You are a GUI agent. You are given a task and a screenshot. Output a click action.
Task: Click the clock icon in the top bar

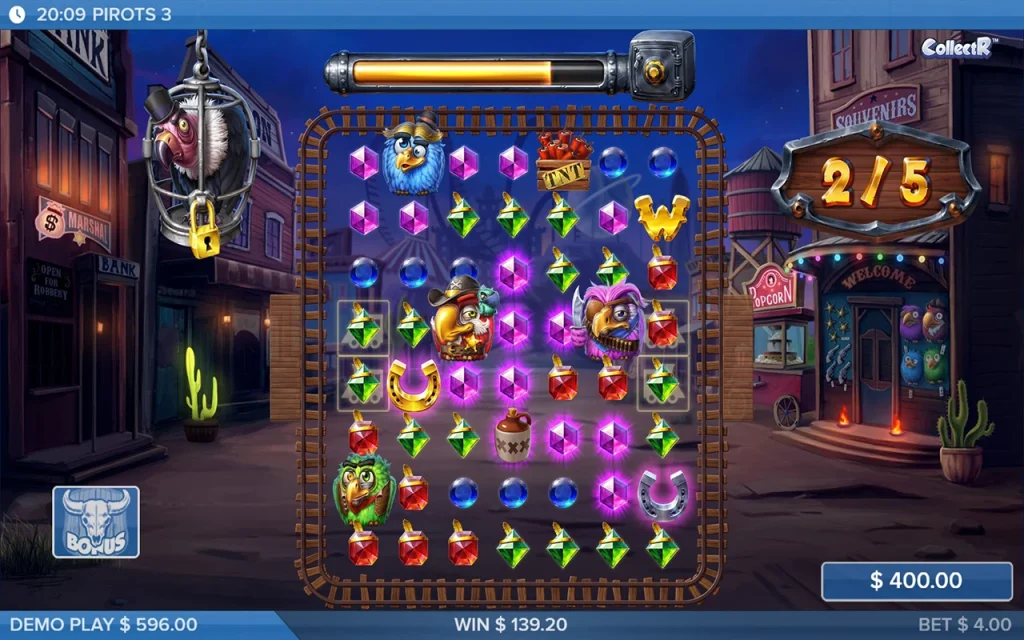point(16,15)
